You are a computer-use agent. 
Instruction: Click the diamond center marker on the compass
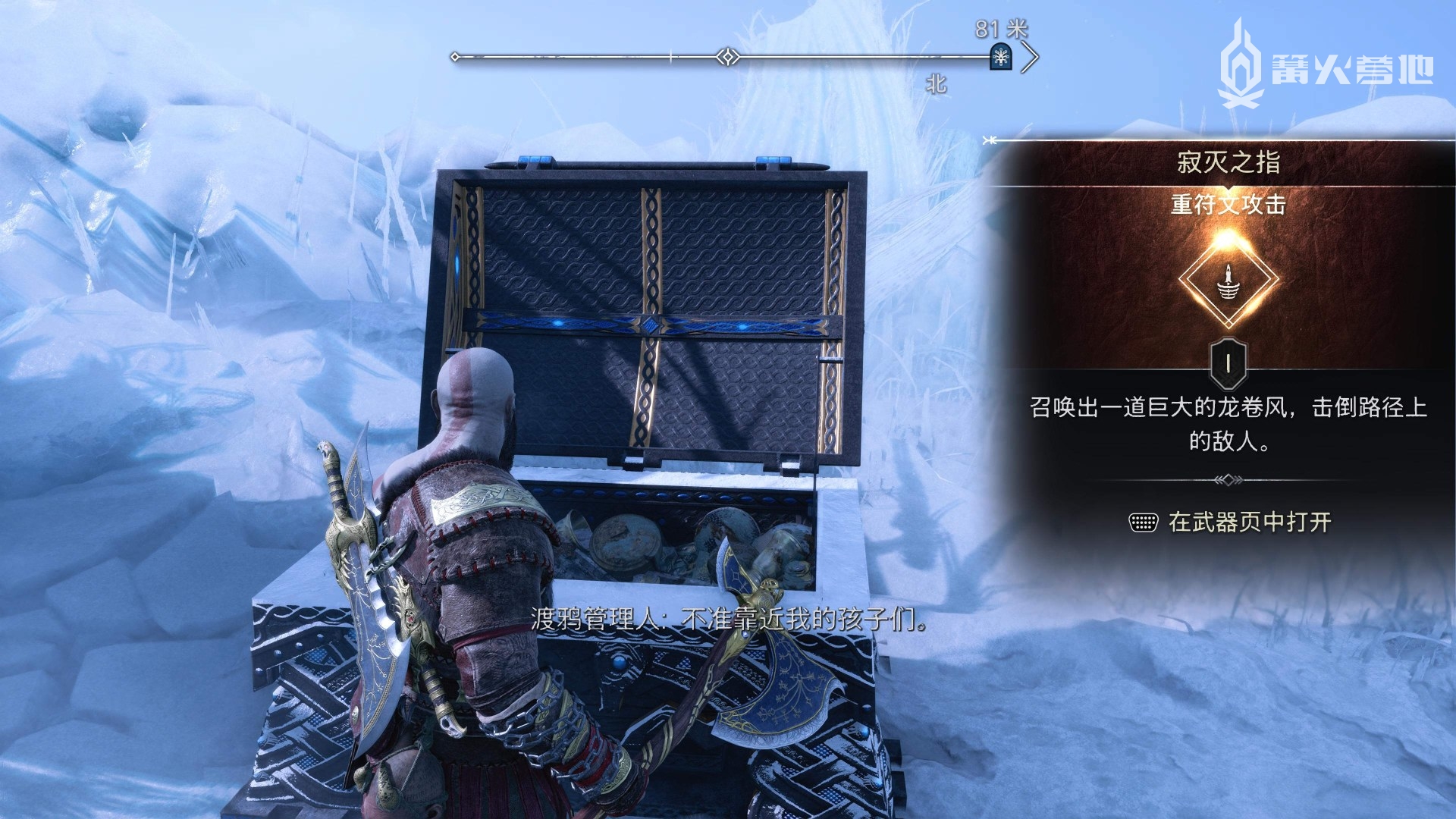tap(728, 57)
